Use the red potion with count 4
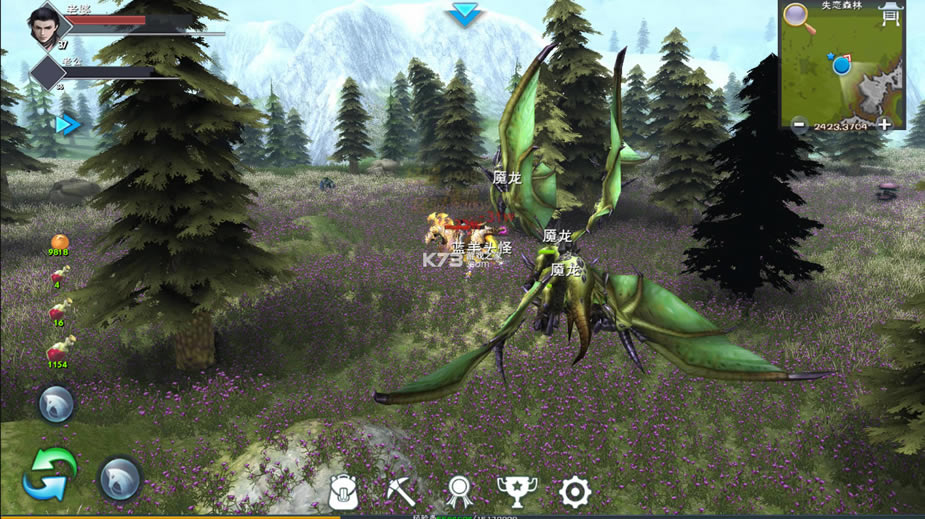Image resolution: width=925 pixels, height=519 pixels. [58, 276]
